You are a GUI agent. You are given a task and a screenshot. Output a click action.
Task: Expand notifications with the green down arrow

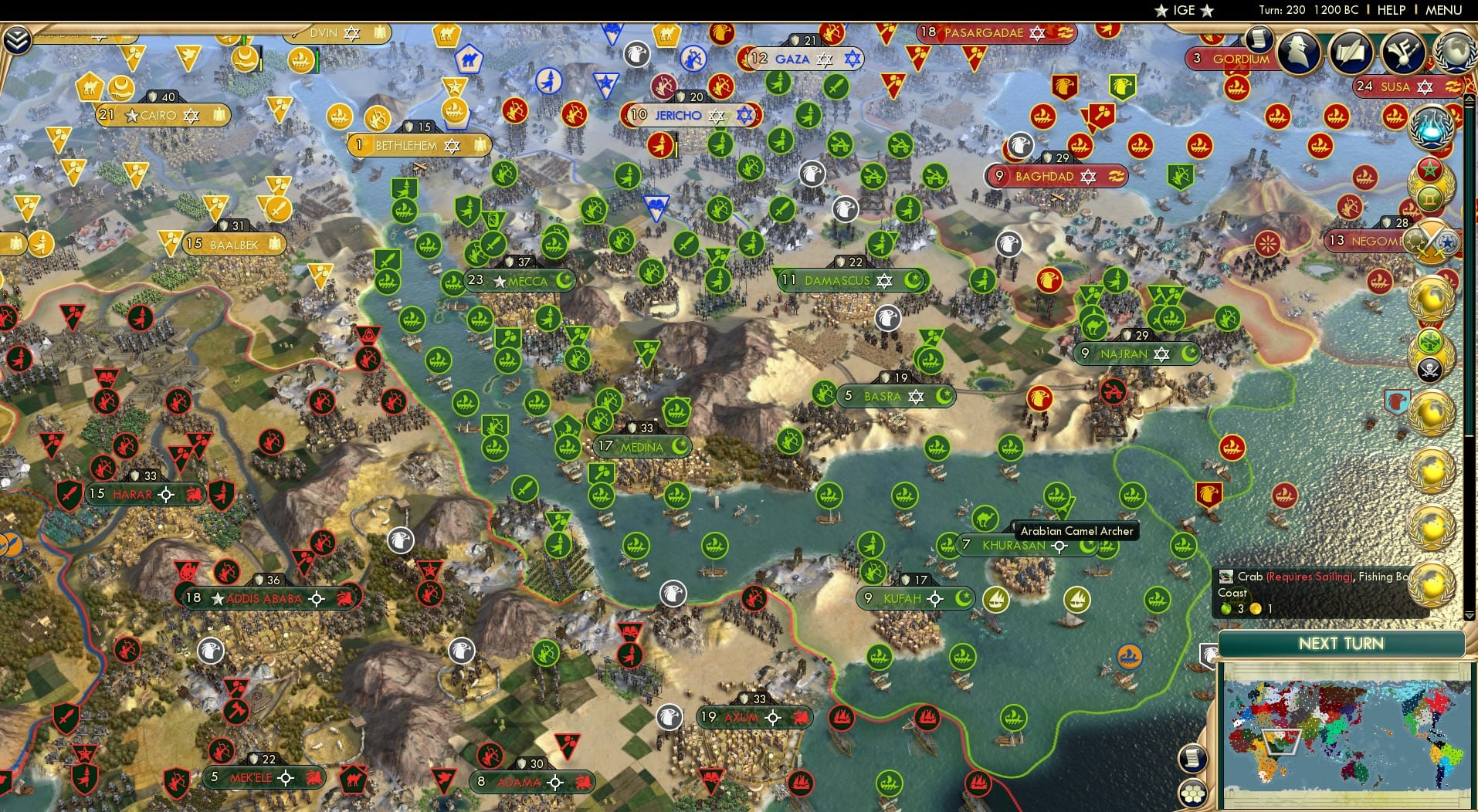pos(1469,615)
